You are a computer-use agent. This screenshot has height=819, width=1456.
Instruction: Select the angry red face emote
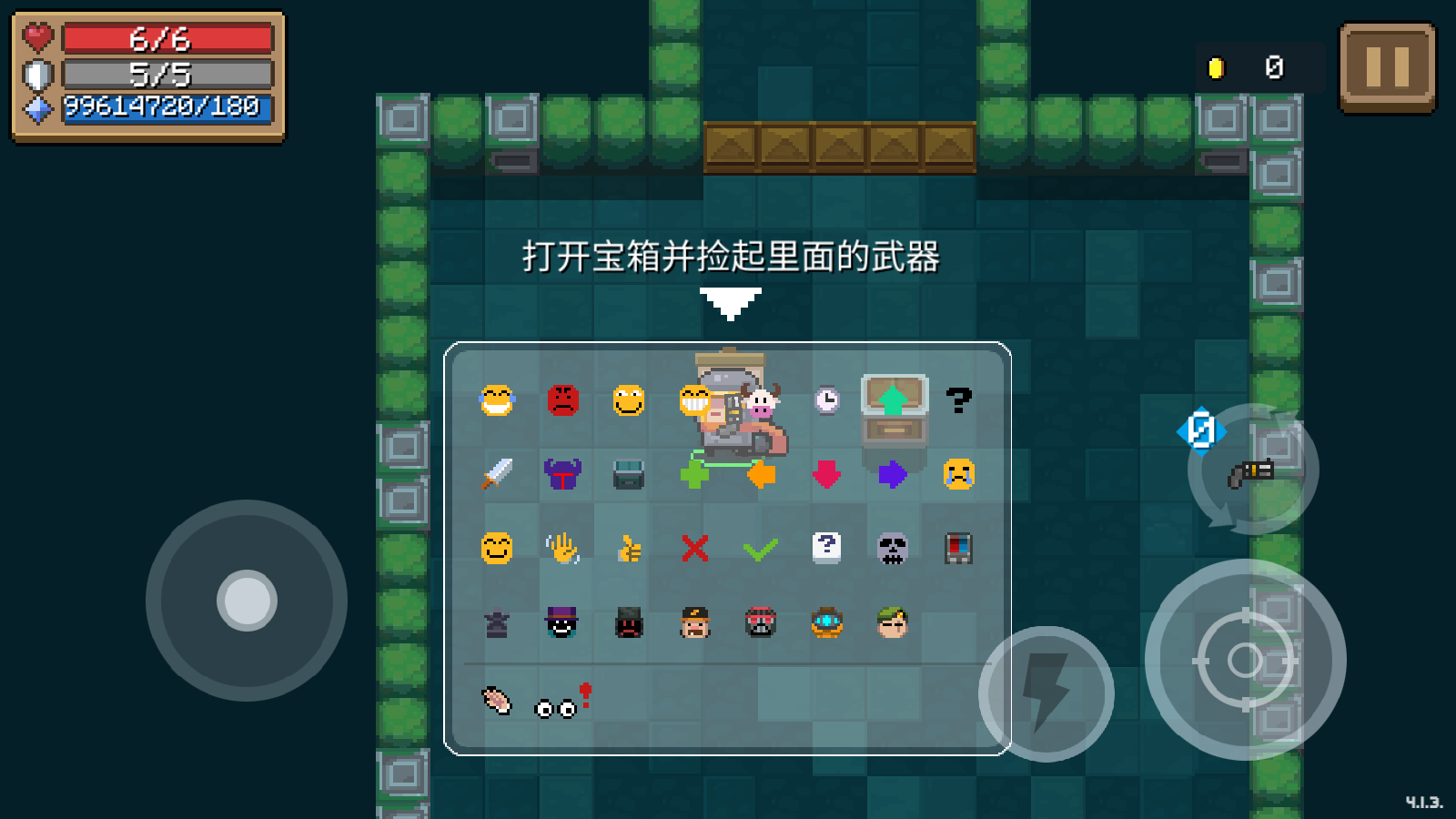(x=562, y=400)
